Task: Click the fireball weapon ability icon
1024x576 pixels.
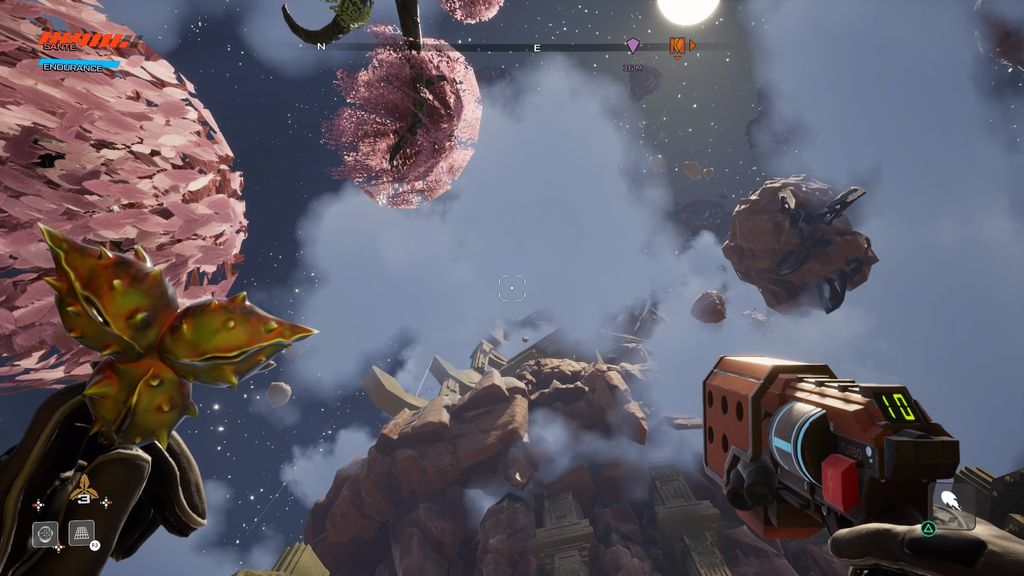Action: pyautogui.click(x=953, y=501)
